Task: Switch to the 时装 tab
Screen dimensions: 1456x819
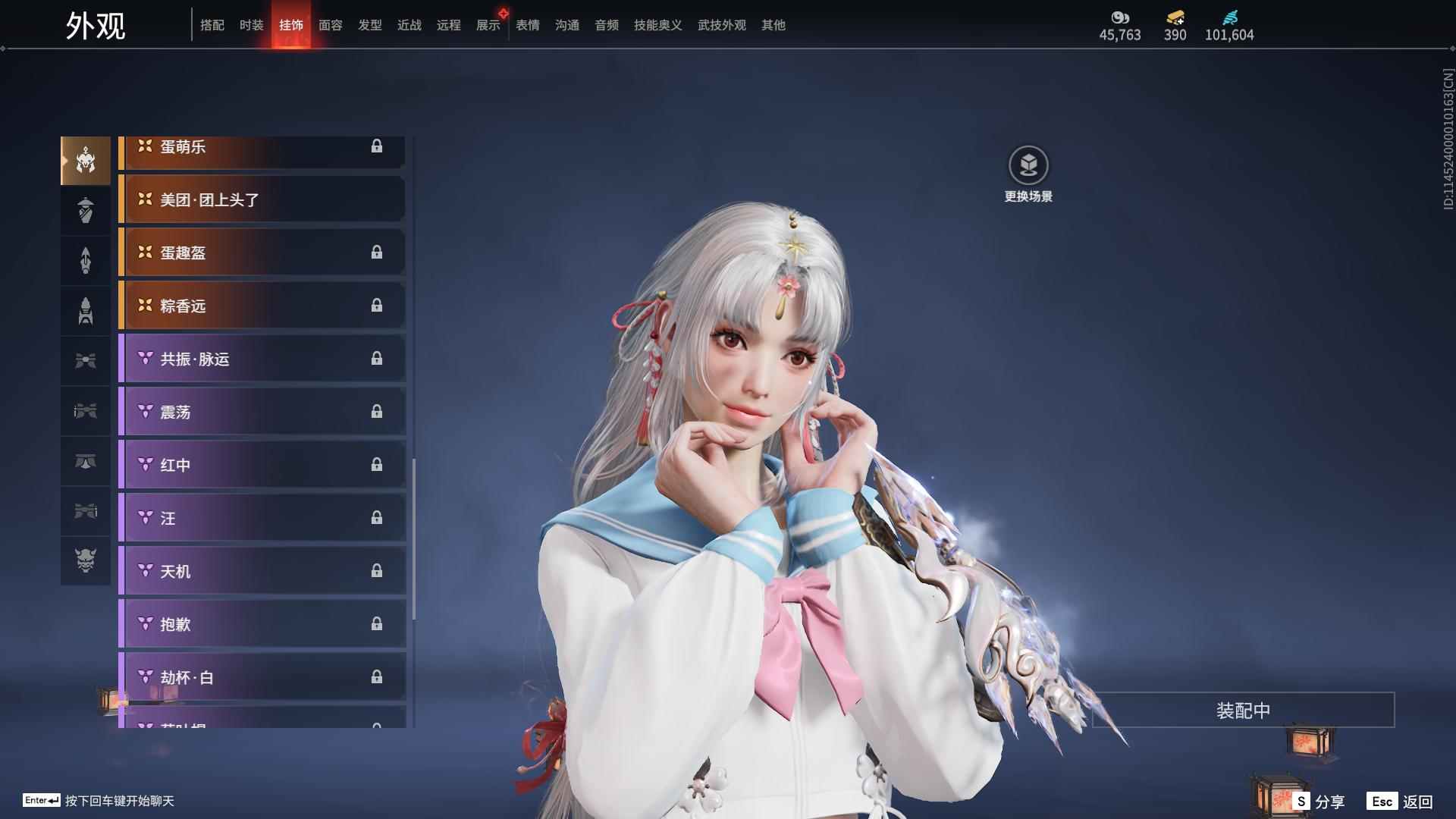Action: pos(251,25)
